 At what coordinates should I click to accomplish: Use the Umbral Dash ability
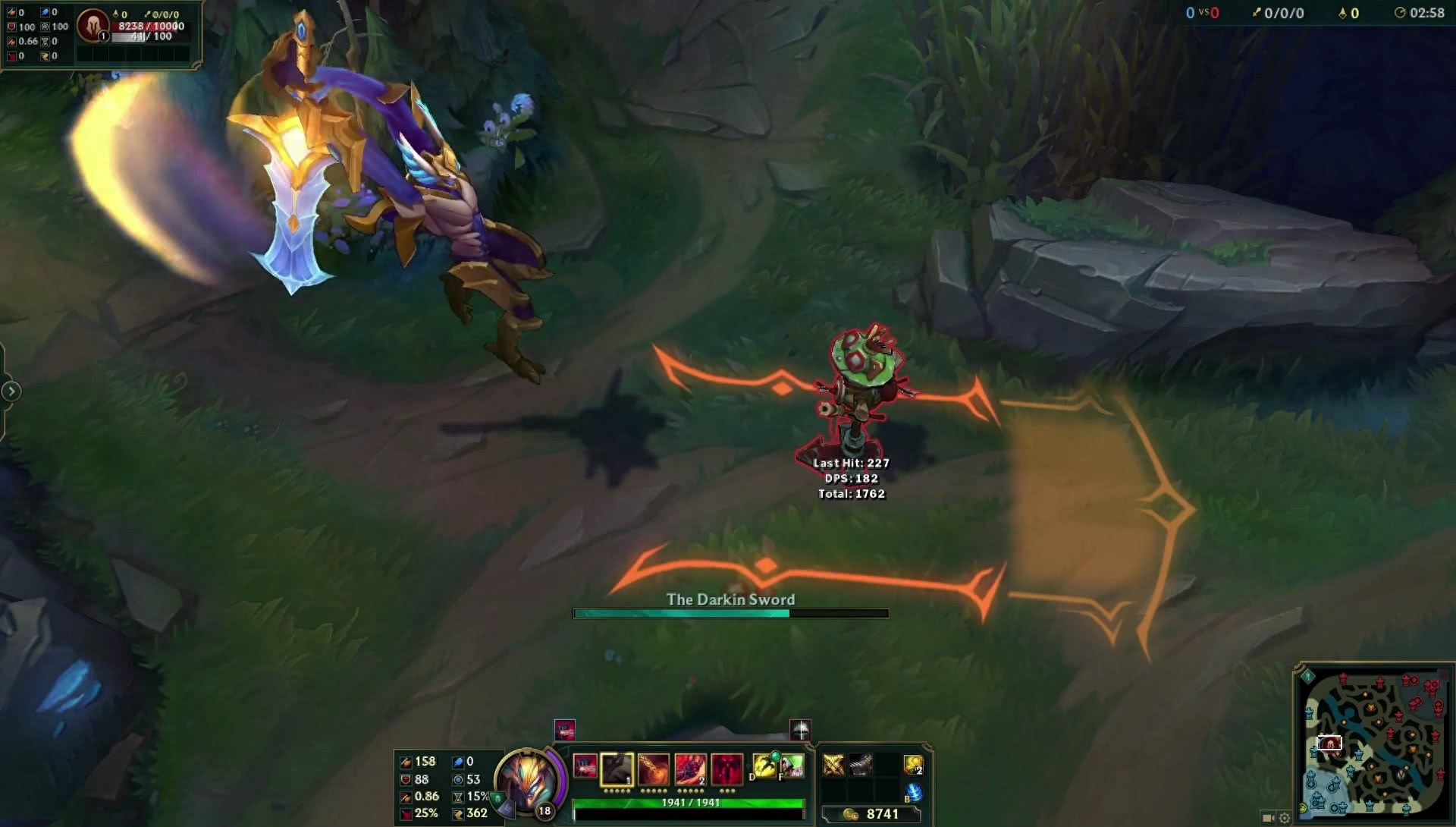[x=690, y=769]
